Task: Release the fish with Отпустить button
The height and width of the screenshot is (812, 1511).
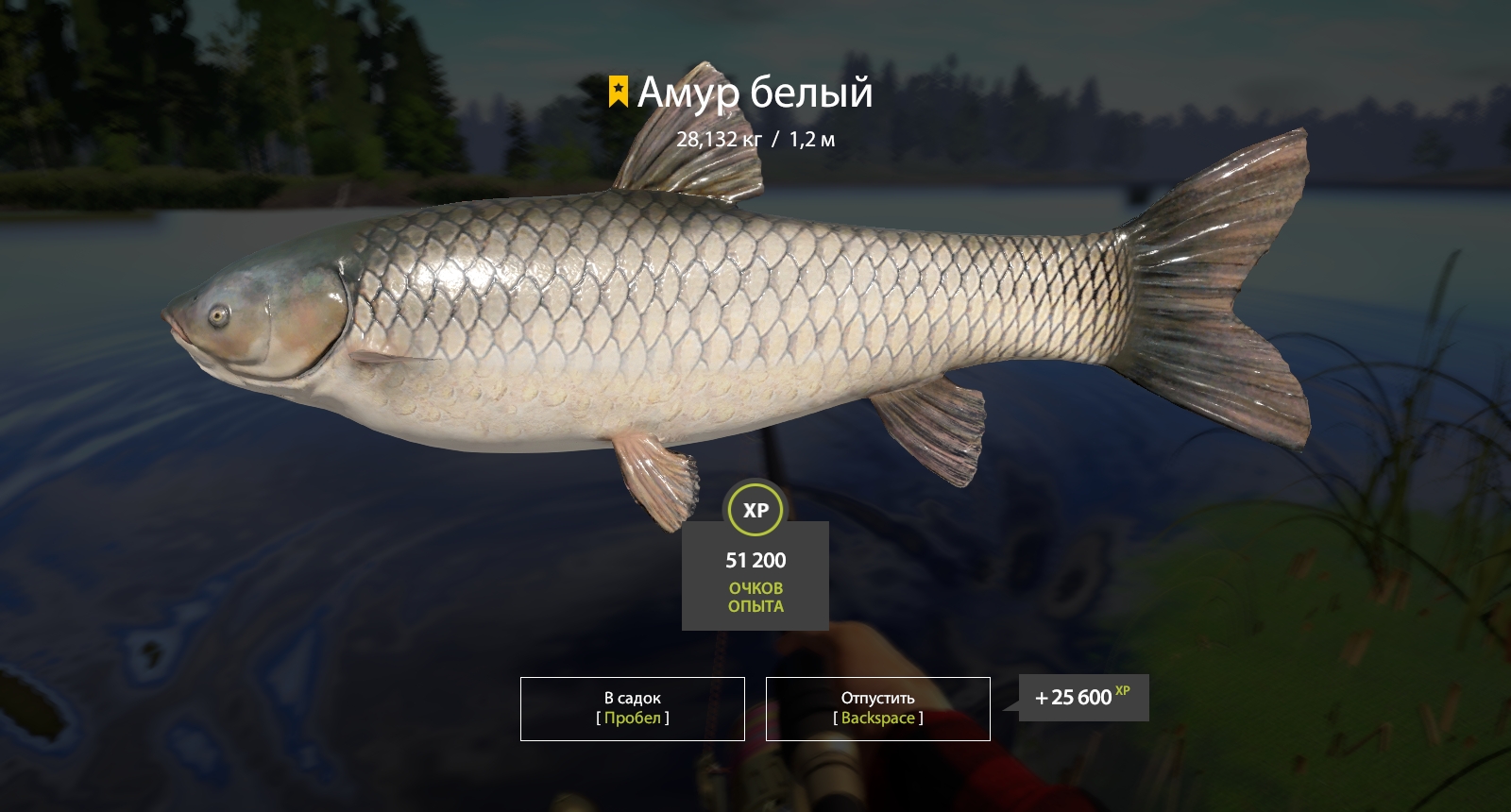Action: [877, 708]
